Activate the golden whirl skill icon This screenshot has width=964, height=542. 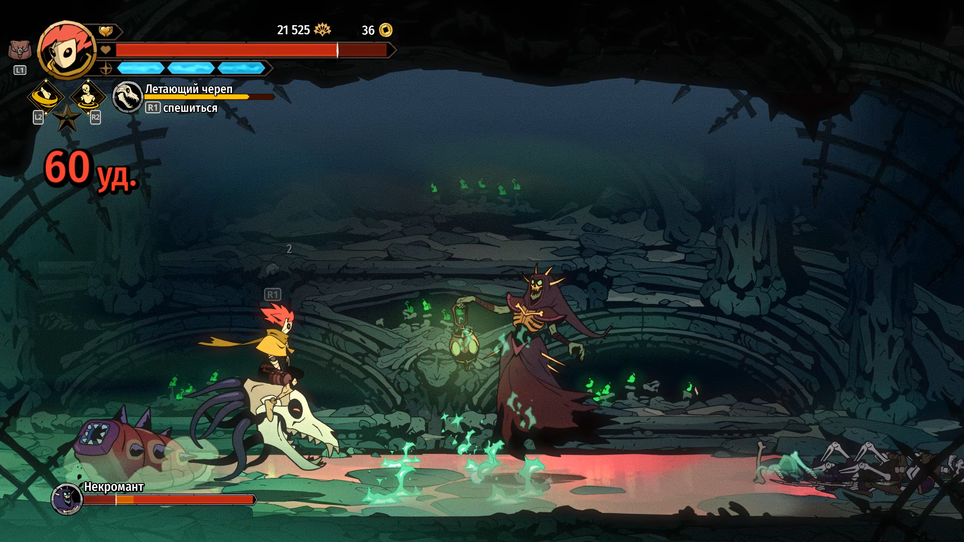point(44,96)
